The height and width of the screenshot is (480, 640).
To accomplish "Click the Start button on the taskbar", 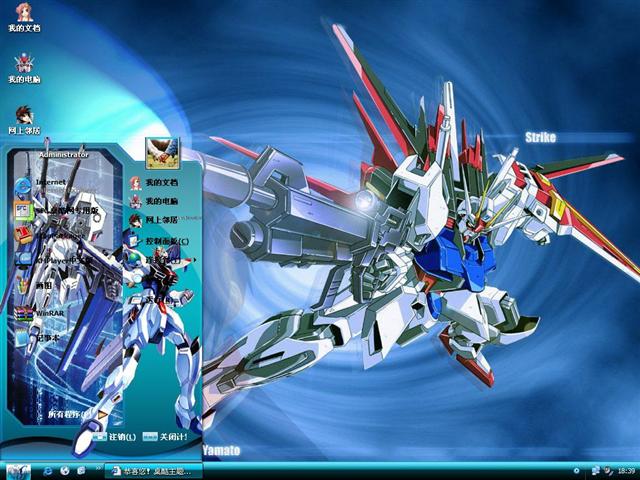I will click(18, 470).
